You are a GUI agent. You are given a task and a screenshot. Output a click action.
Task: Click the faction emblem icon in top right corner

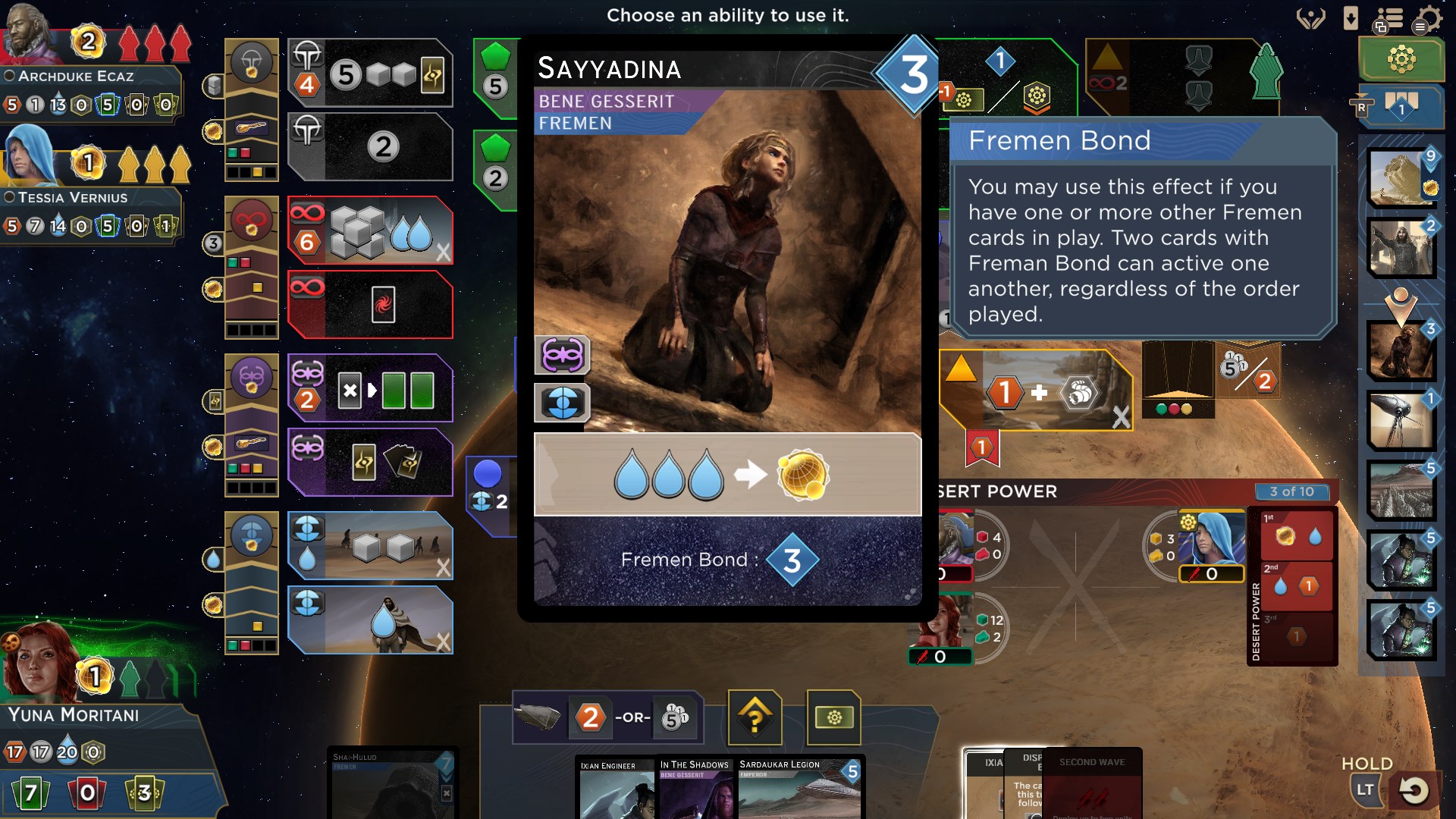(1310, 19)
